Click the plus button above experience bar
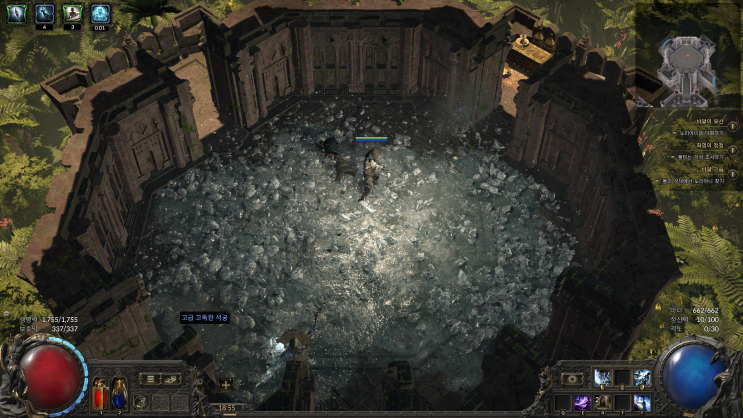 click(x=225, y=384)
